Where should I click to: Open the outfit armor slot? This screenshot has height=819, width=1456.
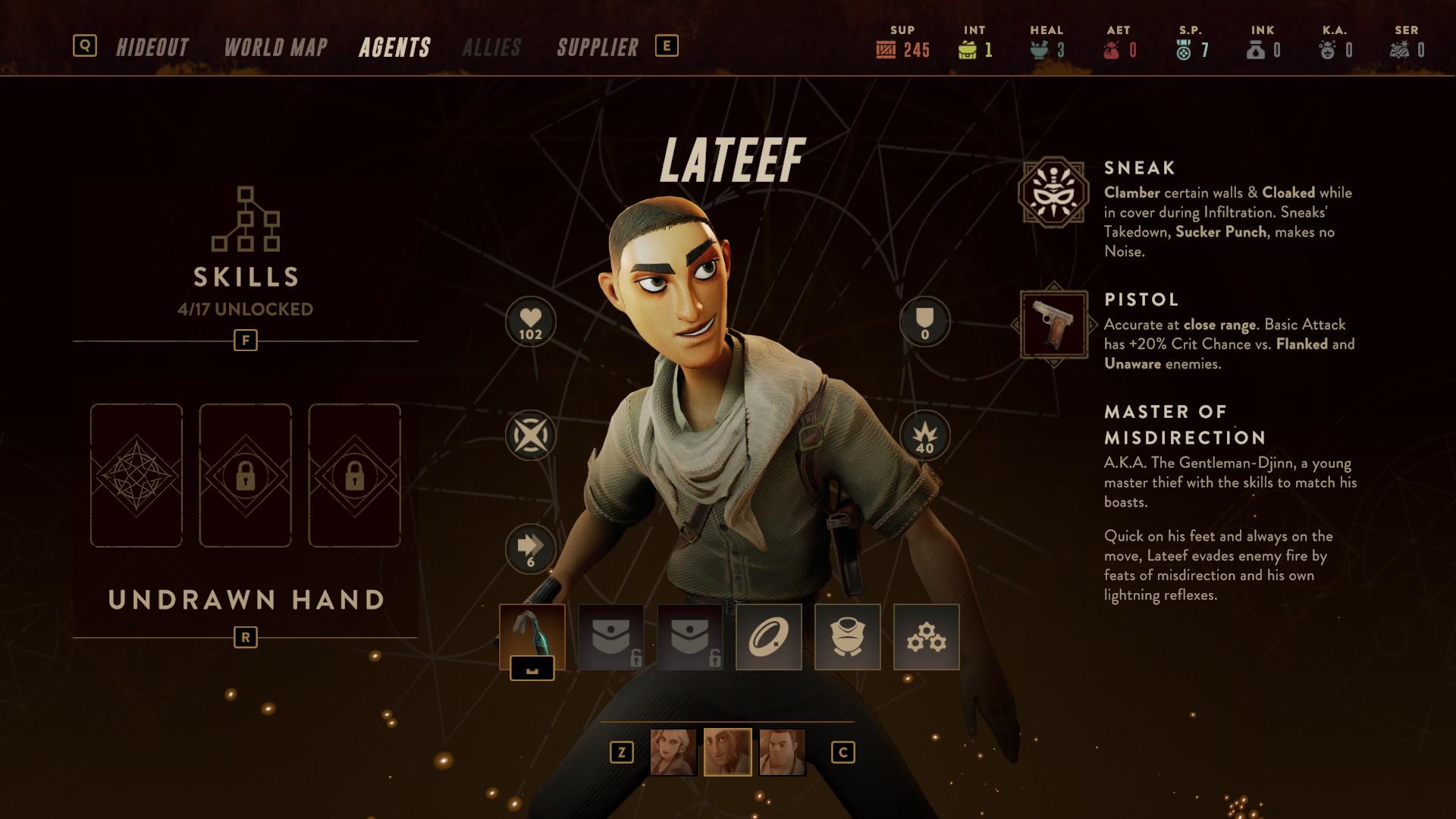[x=847, y=637]
